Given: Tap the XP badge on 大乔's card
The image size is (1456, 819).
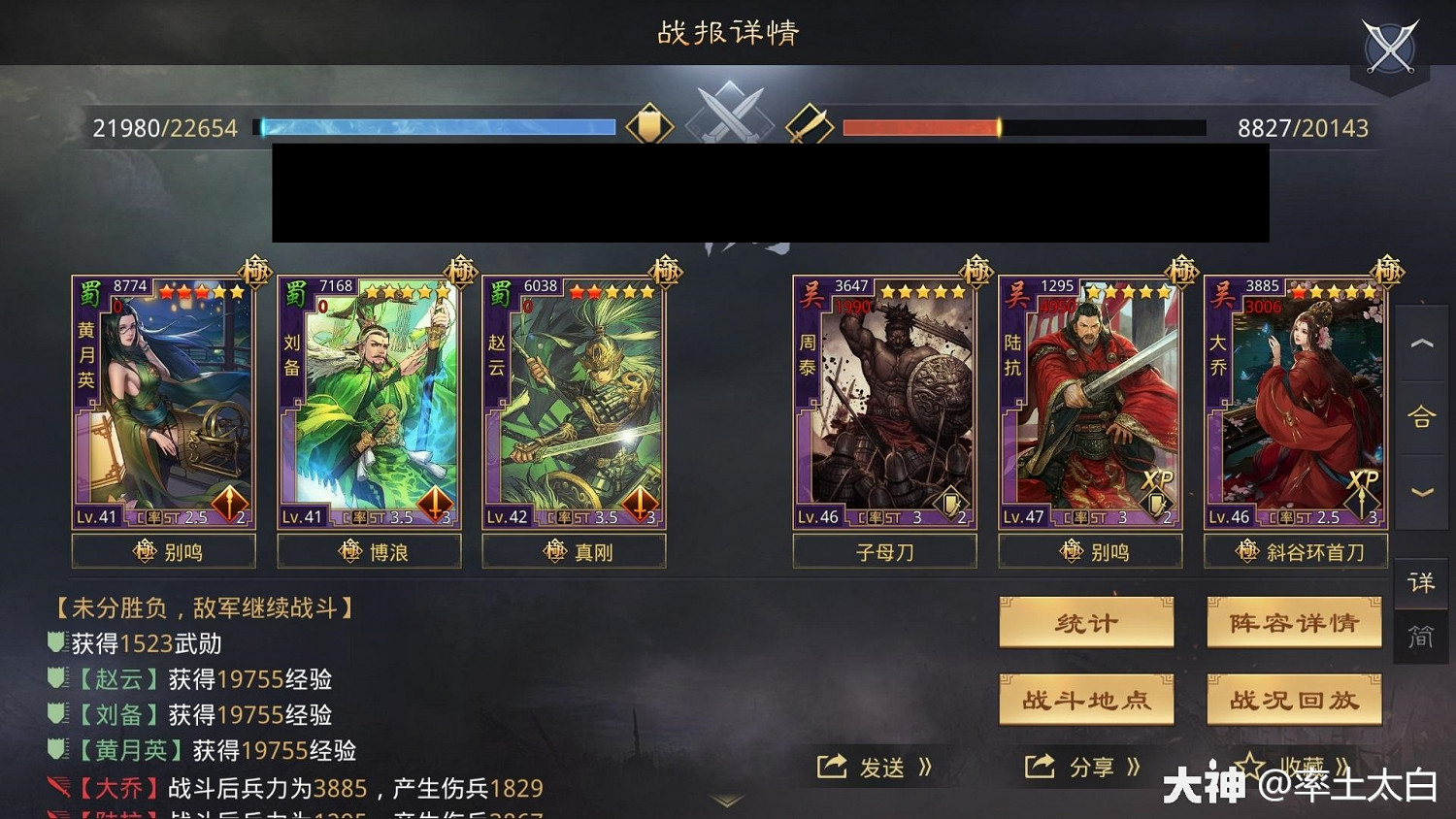Looking at the screenshot, I should pyautogui.click(x=1363, y=478).
